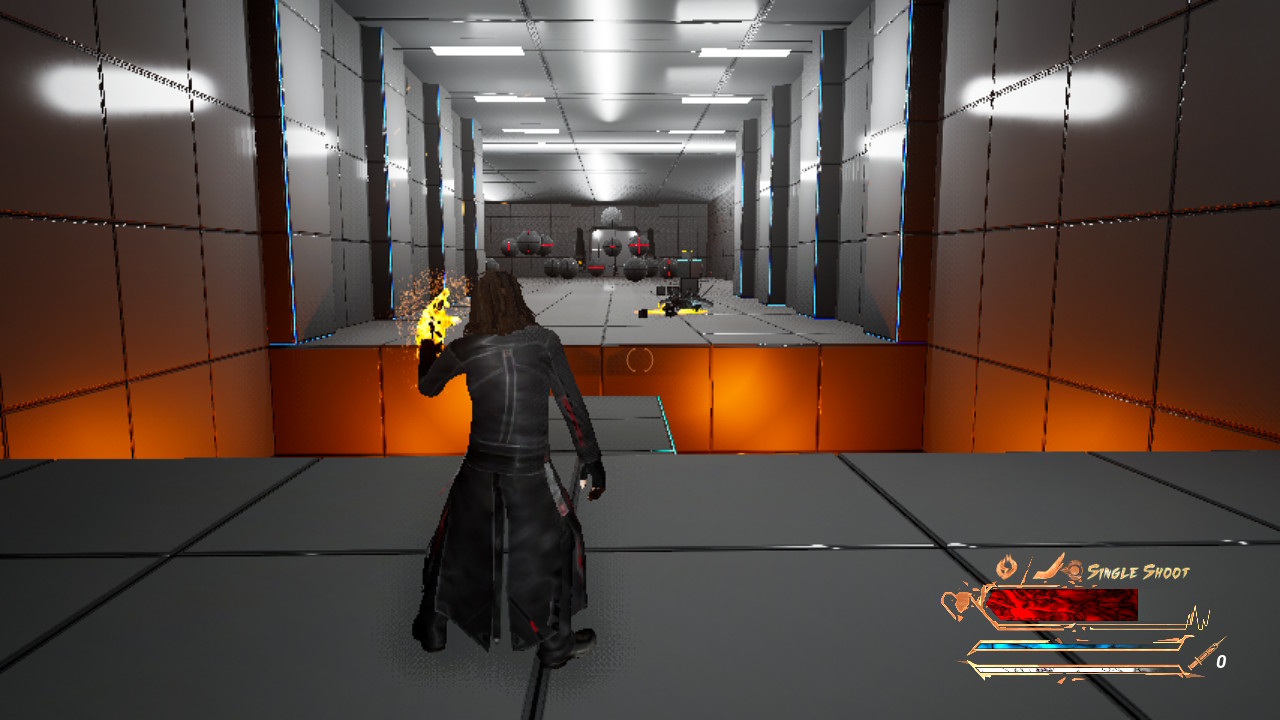Click the diagonal slash icon between abilities
The height and width of the screenshot is (720, 1280).
[1028, 566]
